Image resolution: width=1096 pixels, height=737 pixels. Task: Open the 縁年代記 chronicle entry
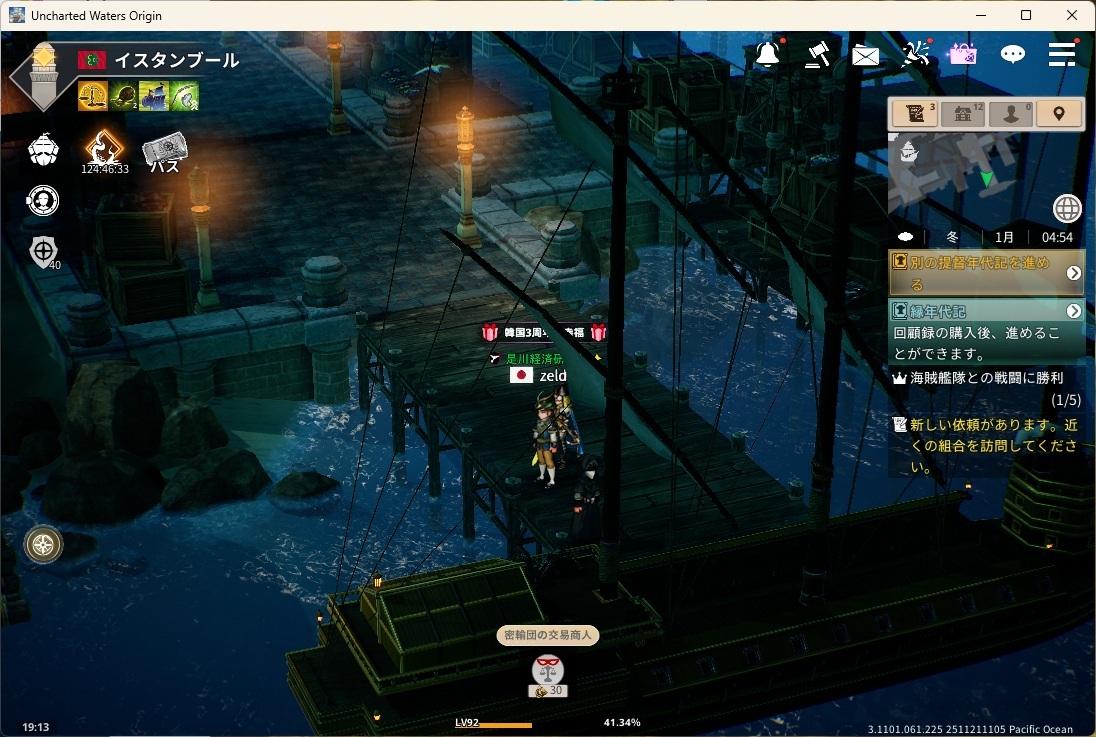[1073, 311]
